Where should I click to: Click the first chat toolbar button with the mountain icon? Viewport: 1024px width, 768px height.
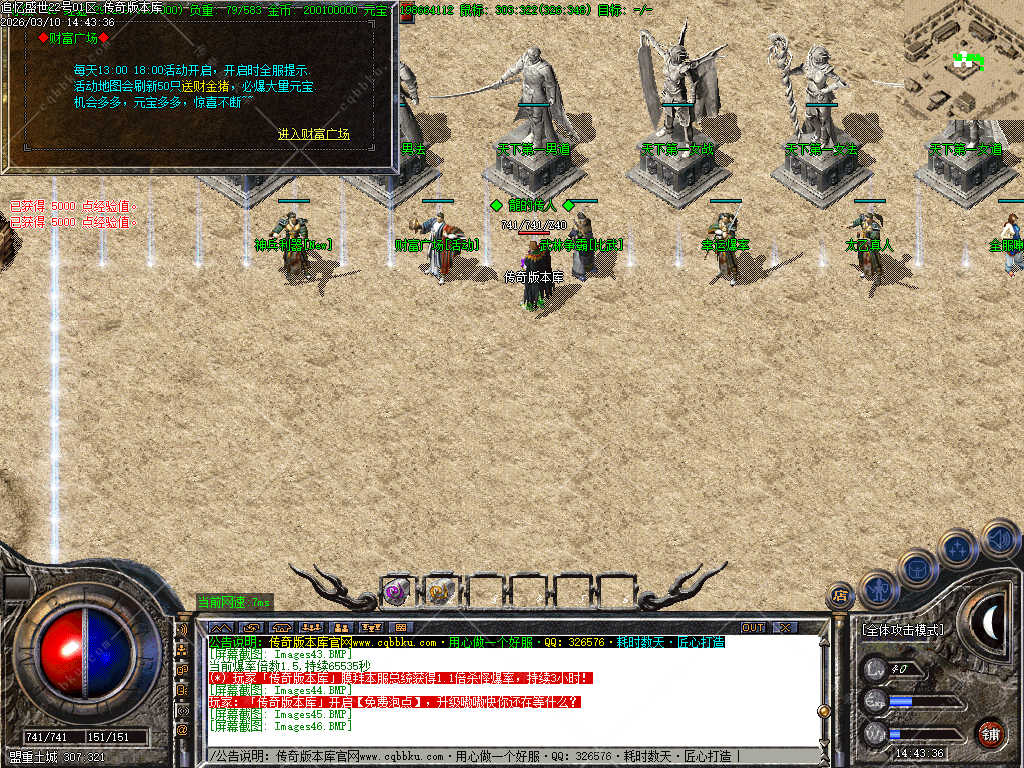pyautogui.click(x=220, y=628)
